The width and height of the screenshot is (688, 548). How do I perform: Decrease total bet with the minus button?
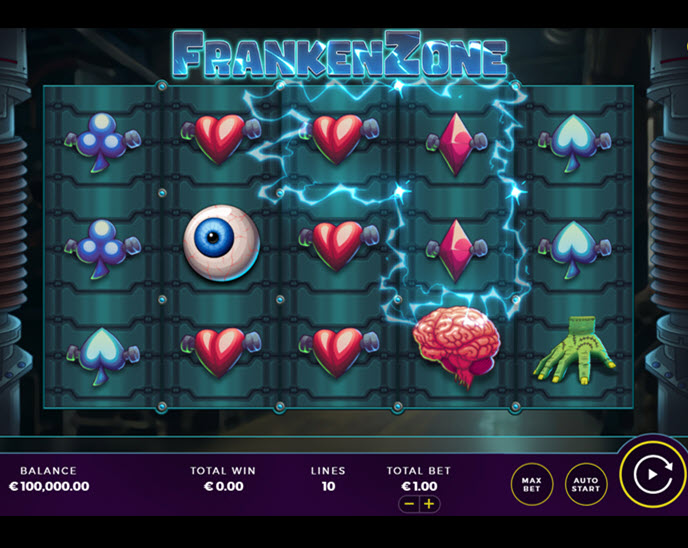(x=409, y=504)
